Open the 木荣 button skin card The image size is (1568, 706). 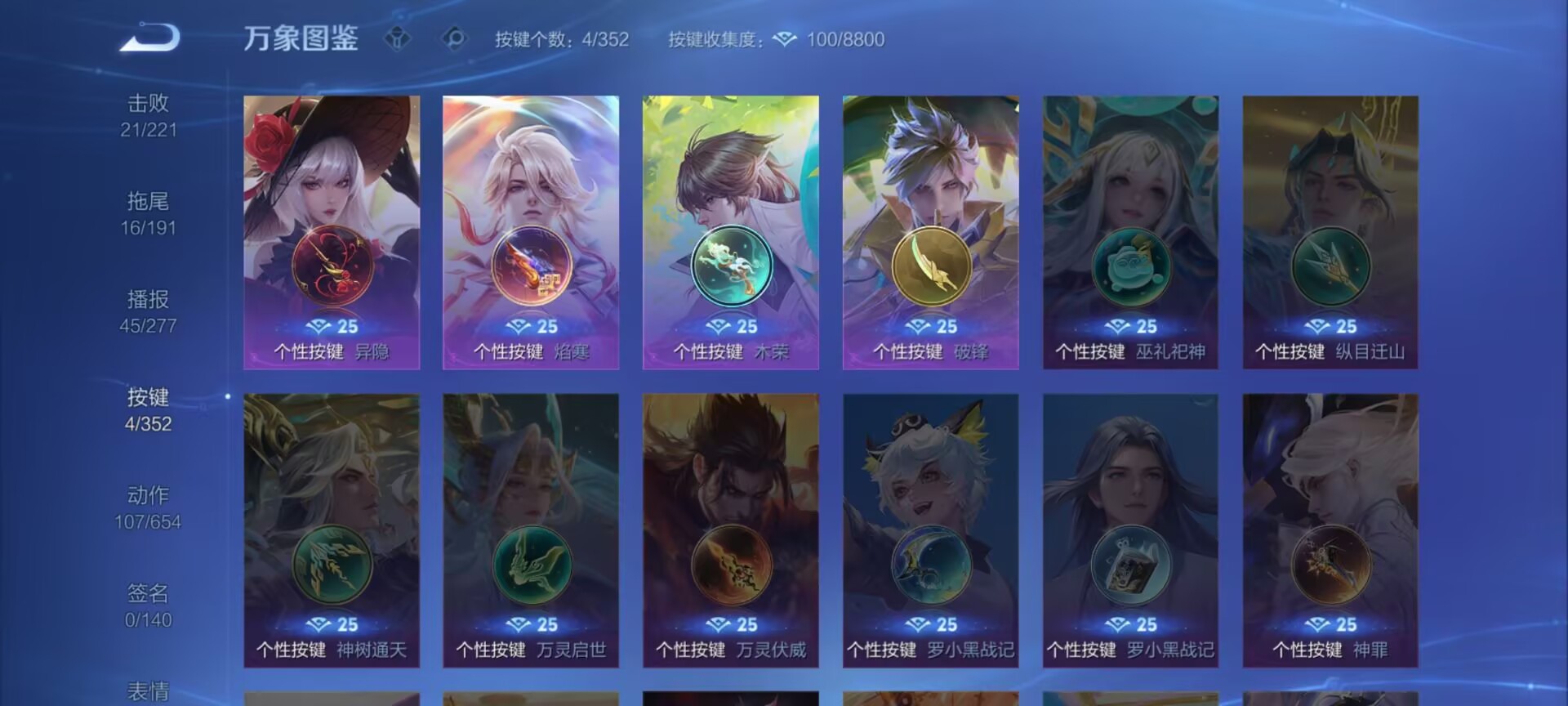click(731, 232)
